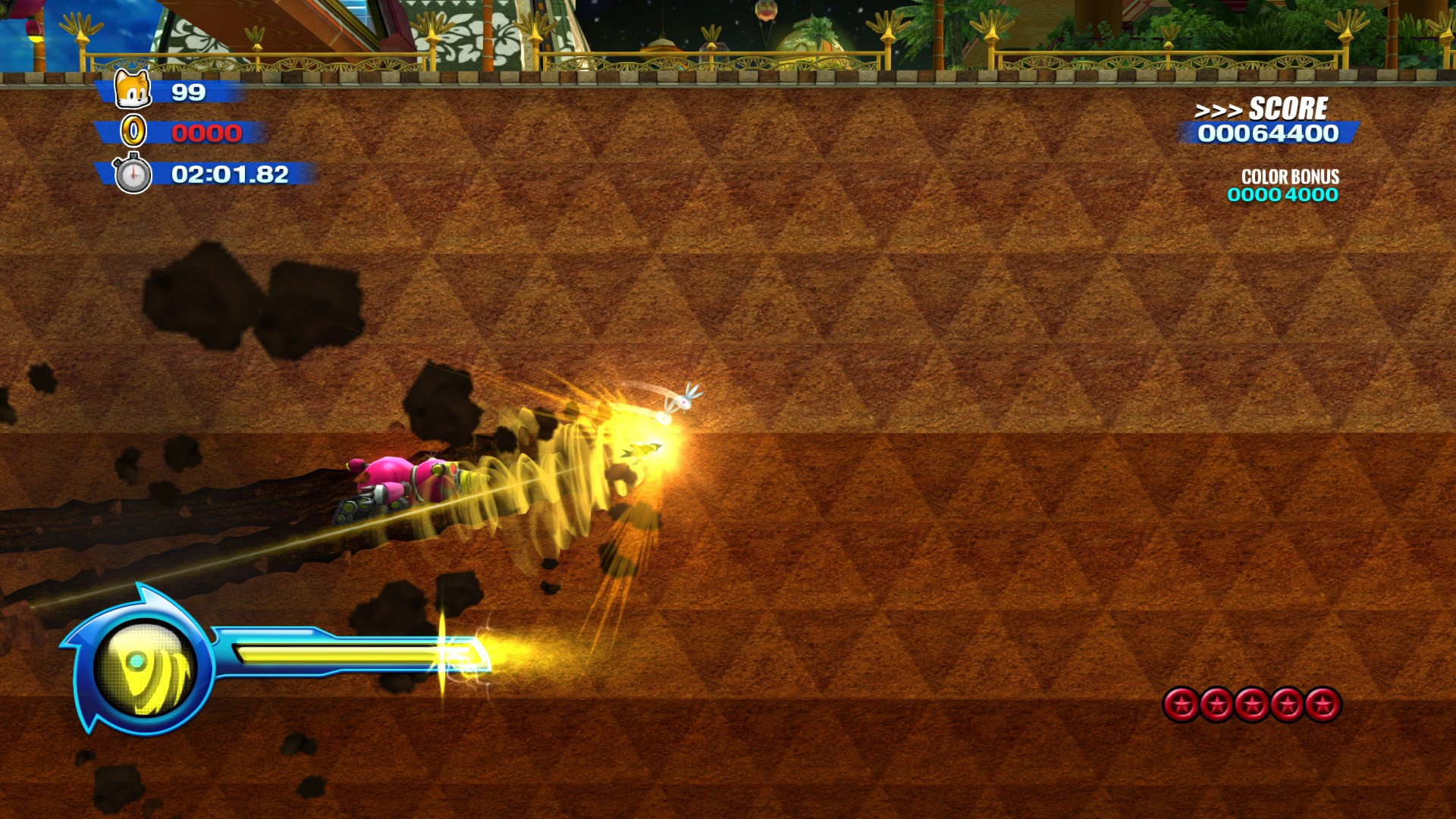Collapse the lives counter bar
Screen dimensions: 1456x819
point(190,92)
